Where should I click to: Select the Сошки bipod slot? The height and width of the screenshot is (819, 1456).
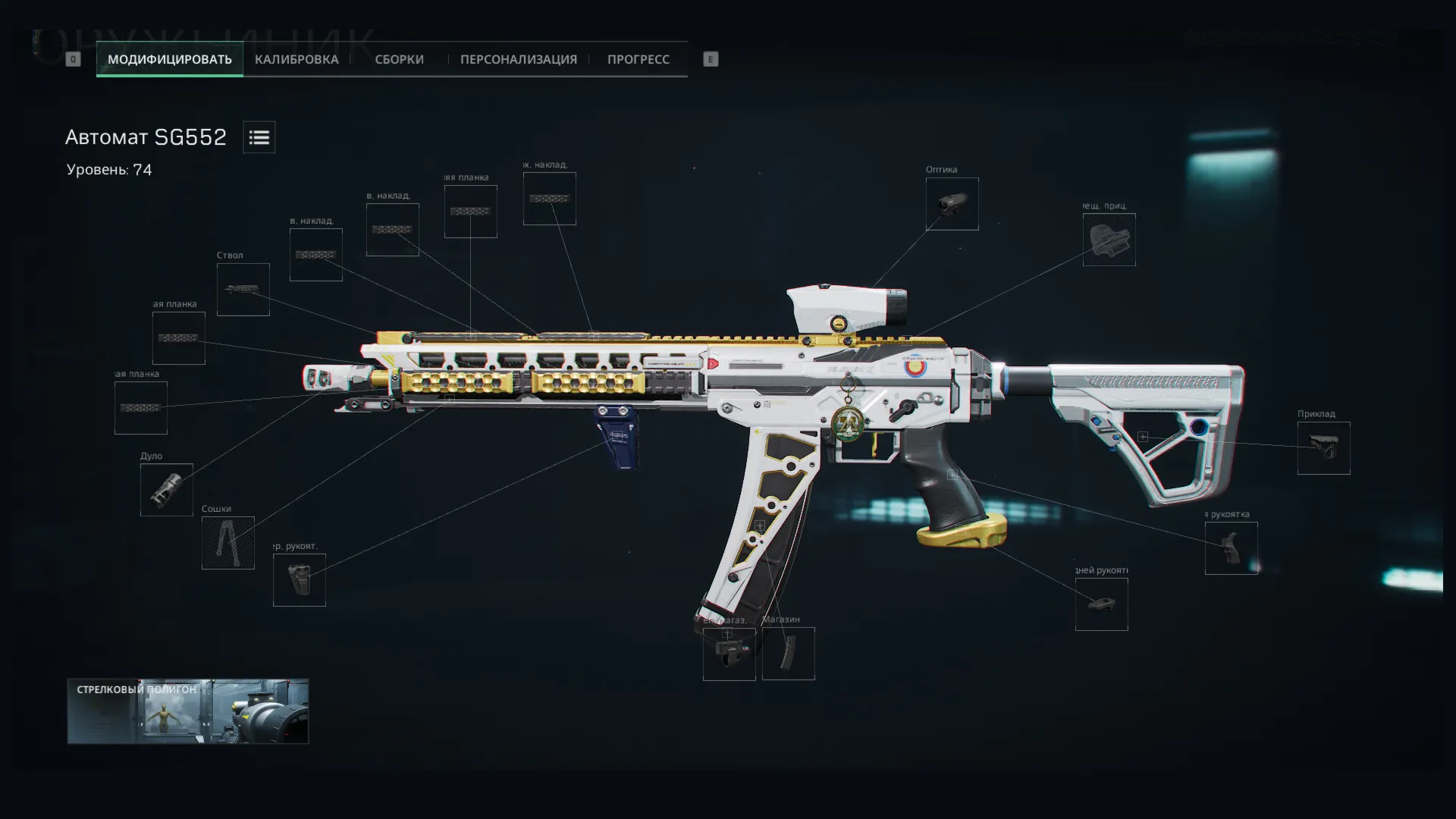pos(227,543)
